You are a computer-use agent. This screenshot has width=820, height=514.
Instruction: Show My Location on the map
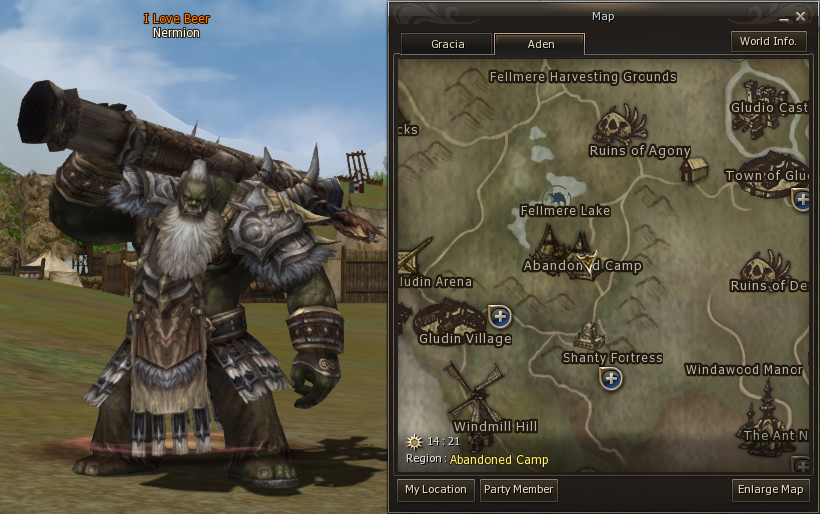click(436, 490)
